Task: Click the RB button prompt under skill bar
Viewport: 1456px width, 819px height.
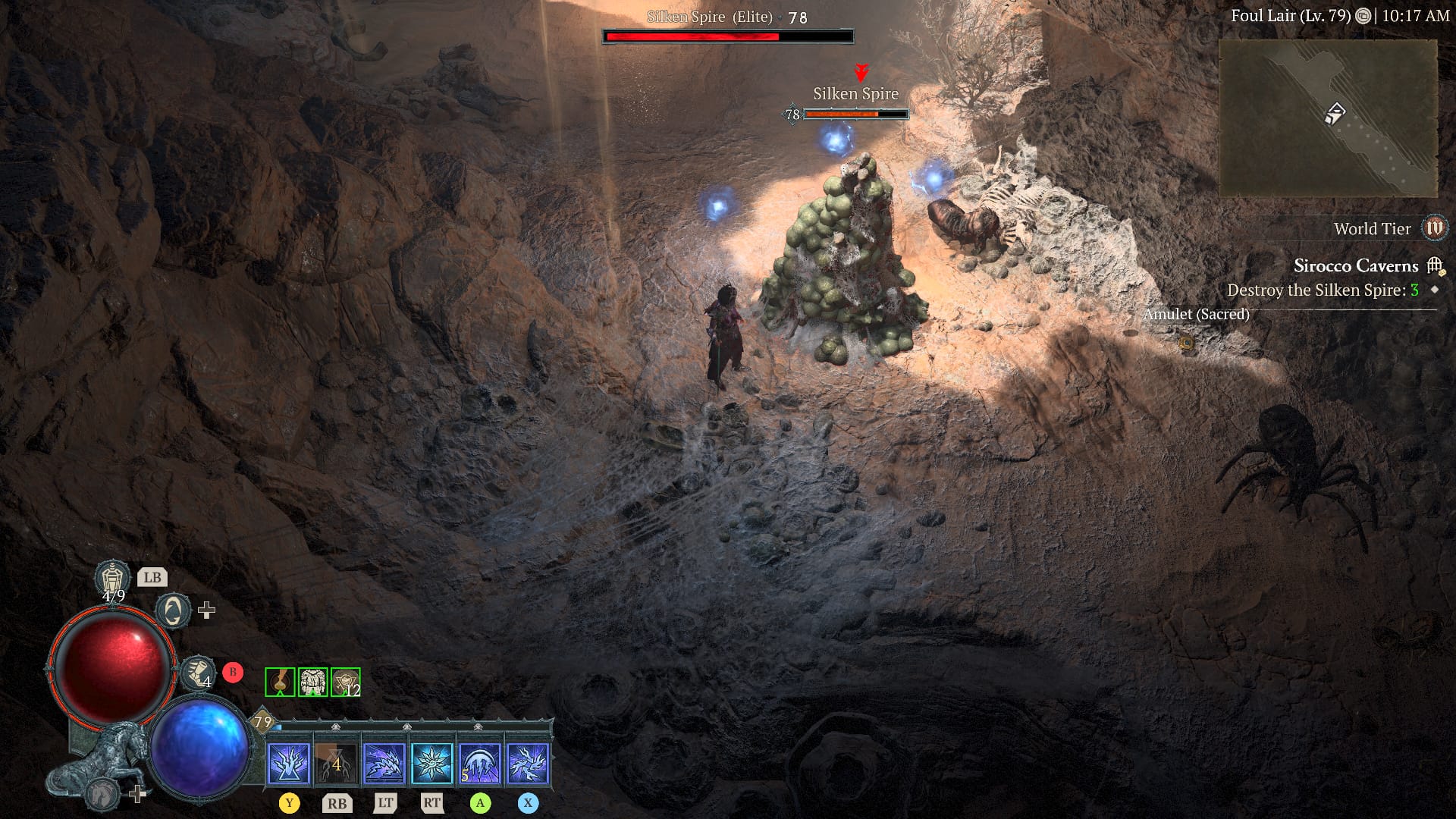Action: 337,802
